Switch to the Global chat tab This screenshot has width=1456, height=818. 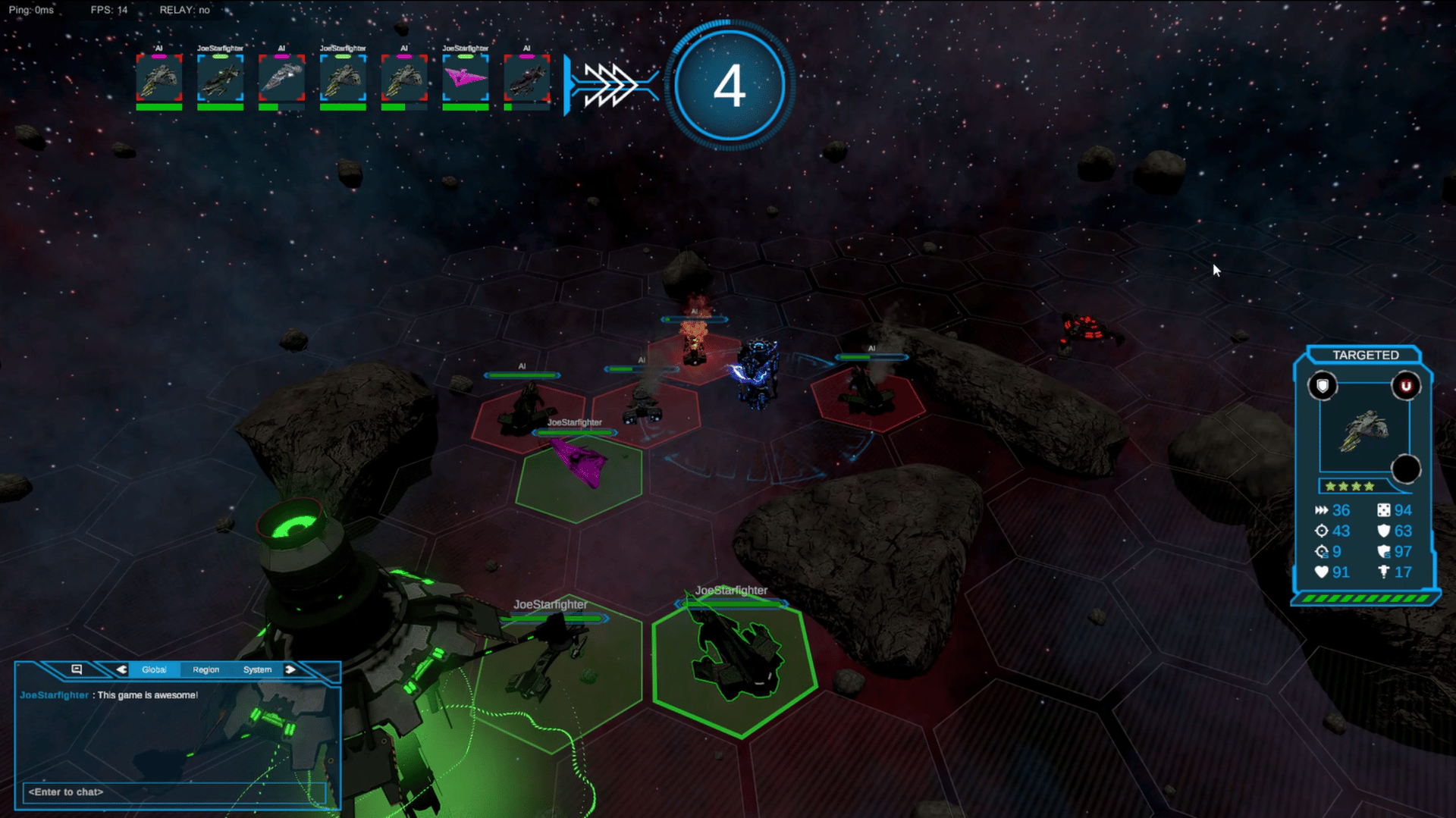pos(154,669)
